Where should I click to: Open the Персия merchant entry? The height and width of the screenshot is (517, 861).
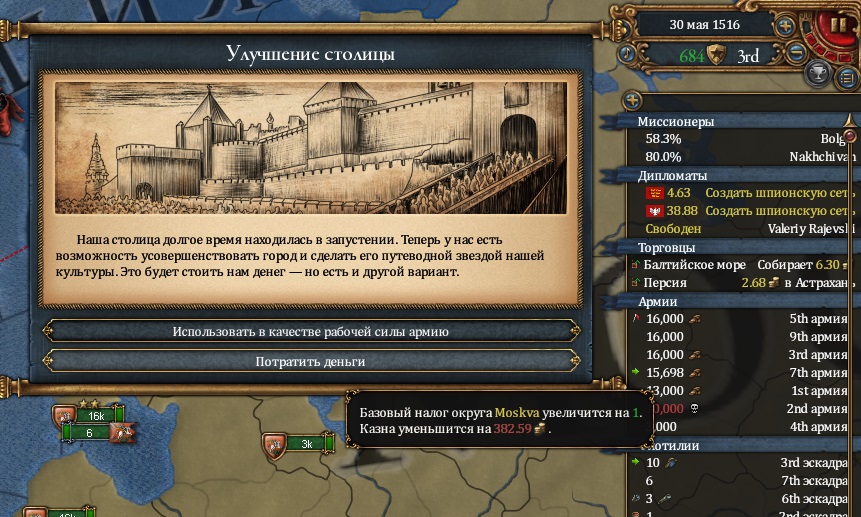740,283
